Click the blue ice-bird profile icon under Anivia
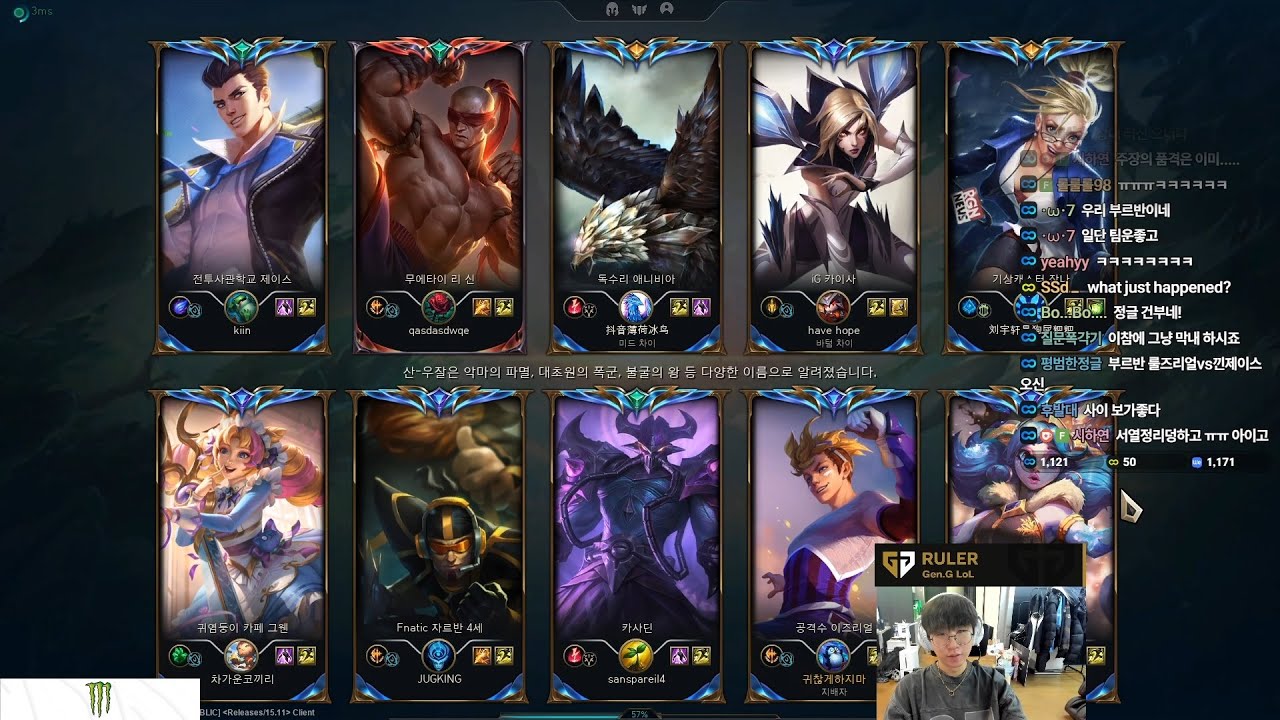 click(x=635, y=307)
